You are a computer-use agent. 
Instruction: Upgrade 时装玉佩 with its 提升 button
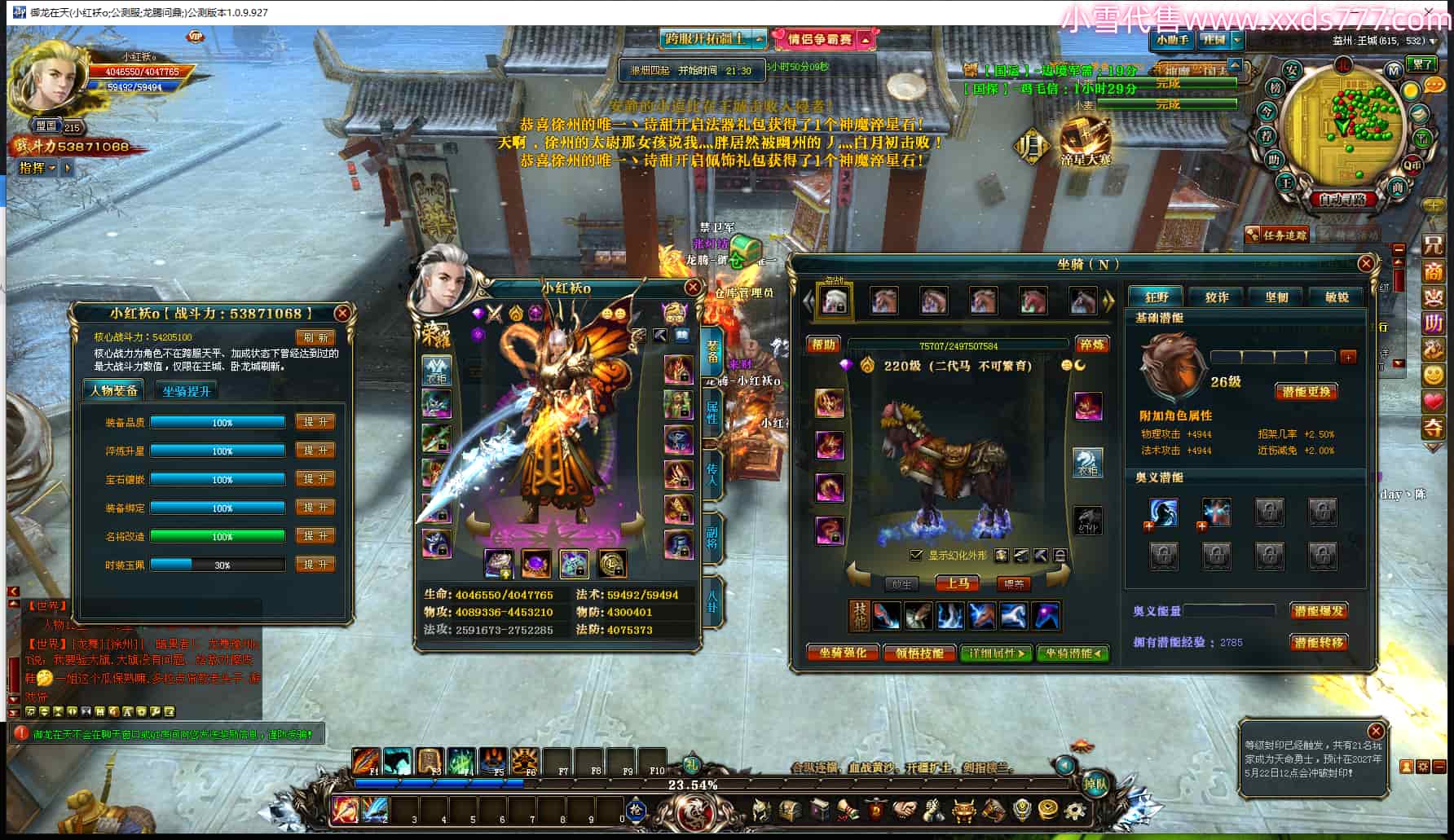click(315, 565)
